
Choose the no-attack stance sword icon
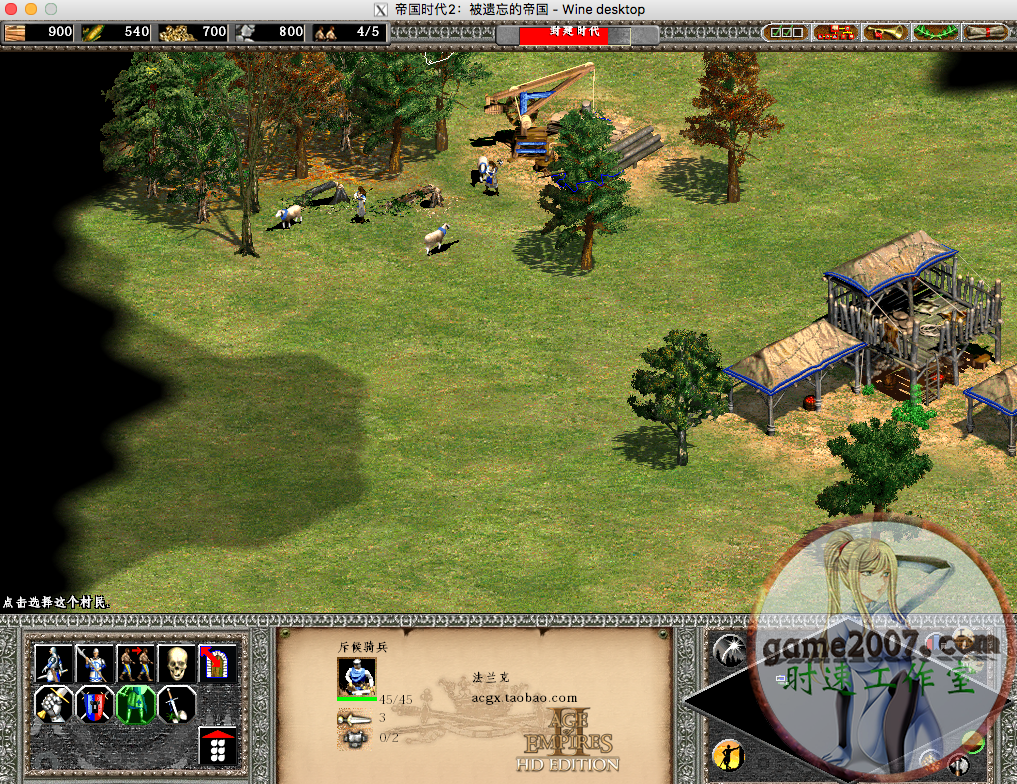[x=177, y=705]
